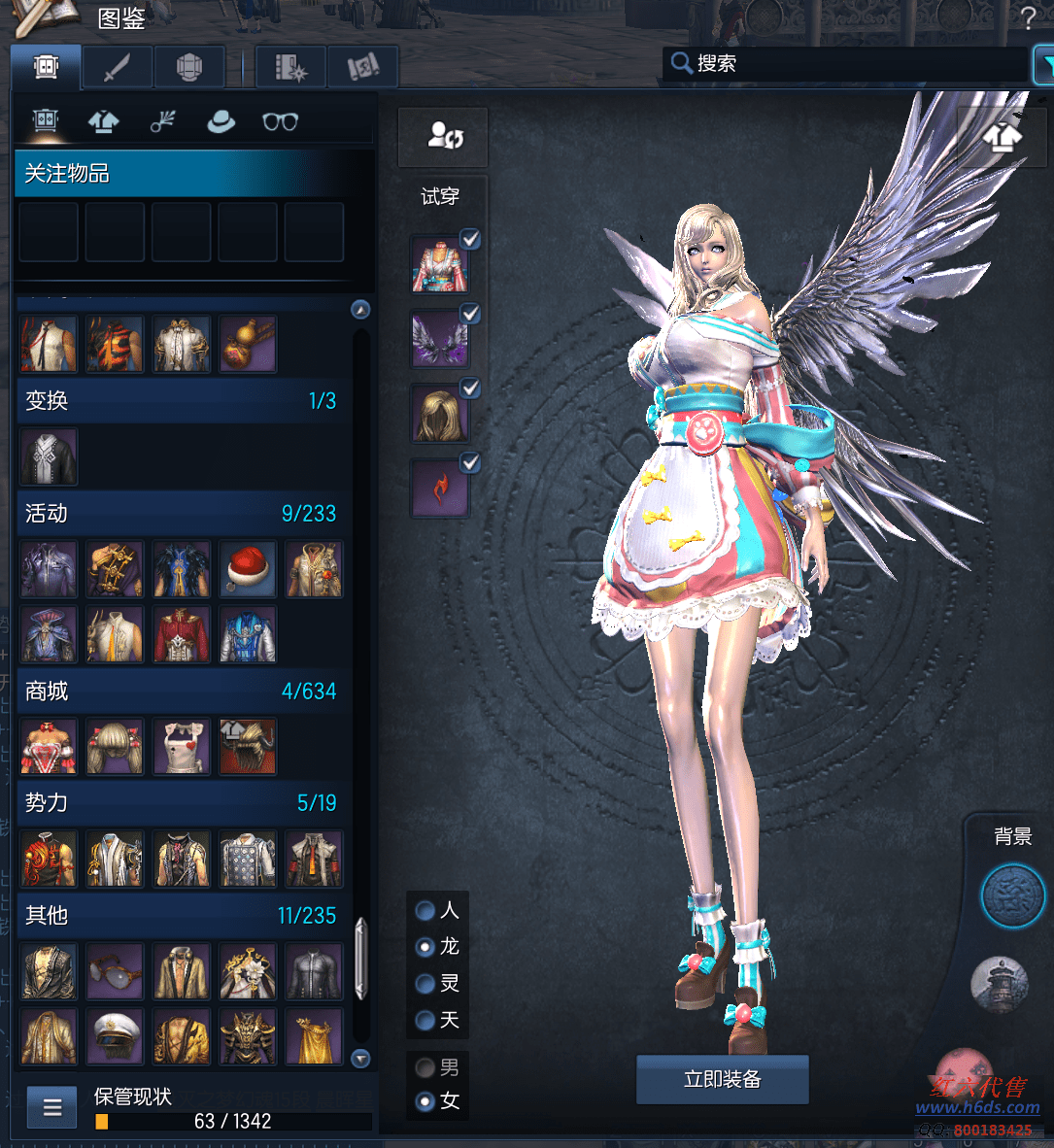The width and height of the screenshot is (1054, 1148).
Task: Click the character swap button above 试穿
Action: [444, 136]
